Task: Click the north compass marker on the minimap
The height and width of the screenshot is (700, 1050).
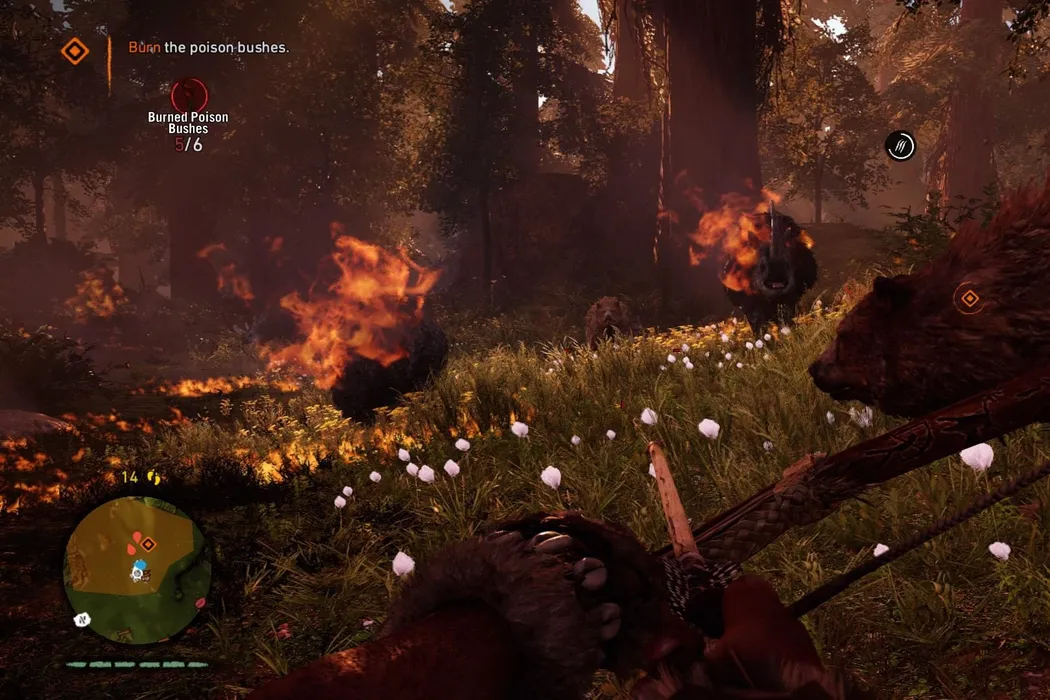Action: 82,620
